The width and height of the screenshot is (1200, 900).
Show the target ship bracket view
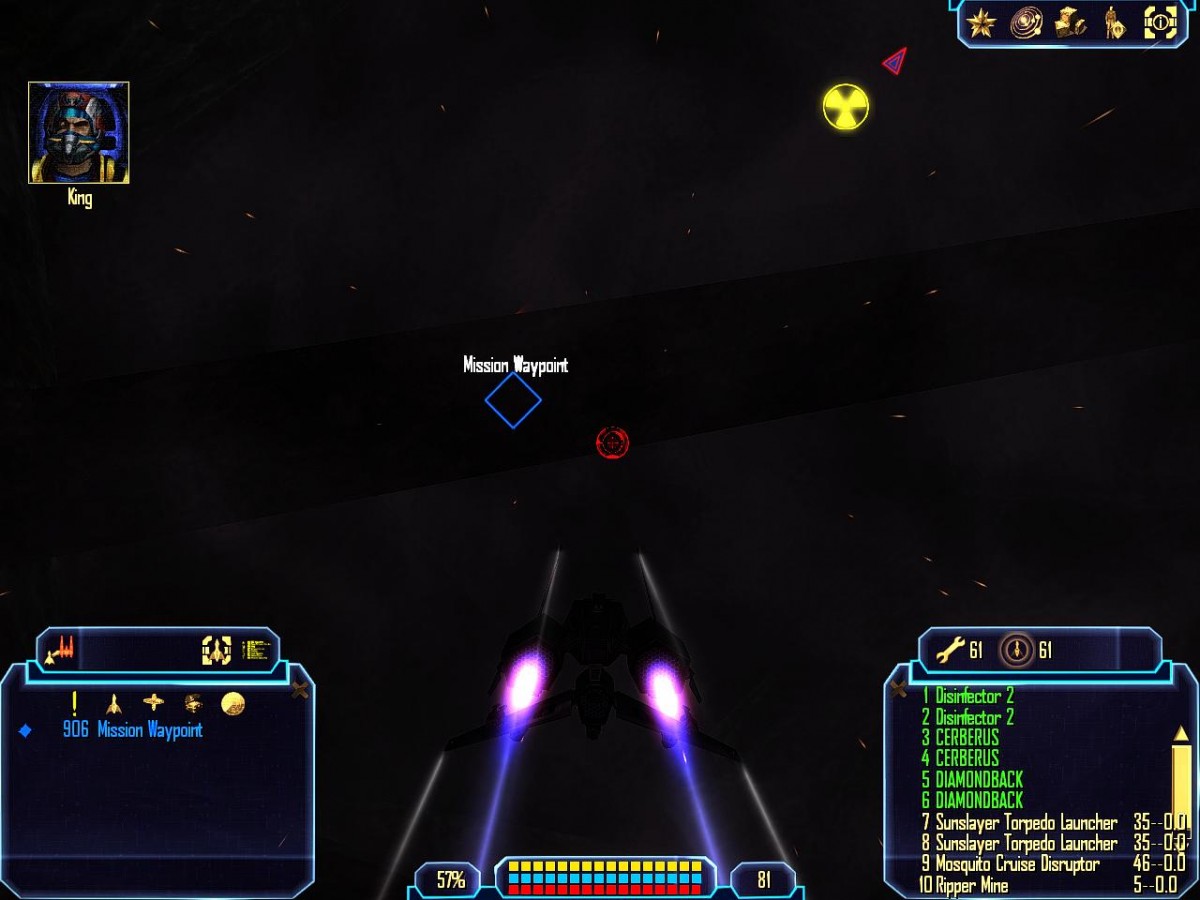[216, 651]
